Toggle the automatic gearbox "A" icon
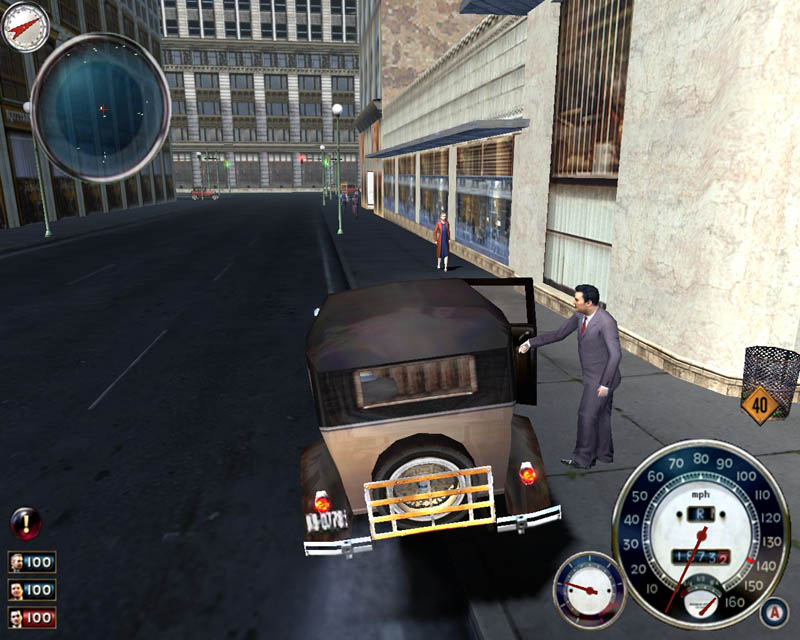 coord(774,612)
